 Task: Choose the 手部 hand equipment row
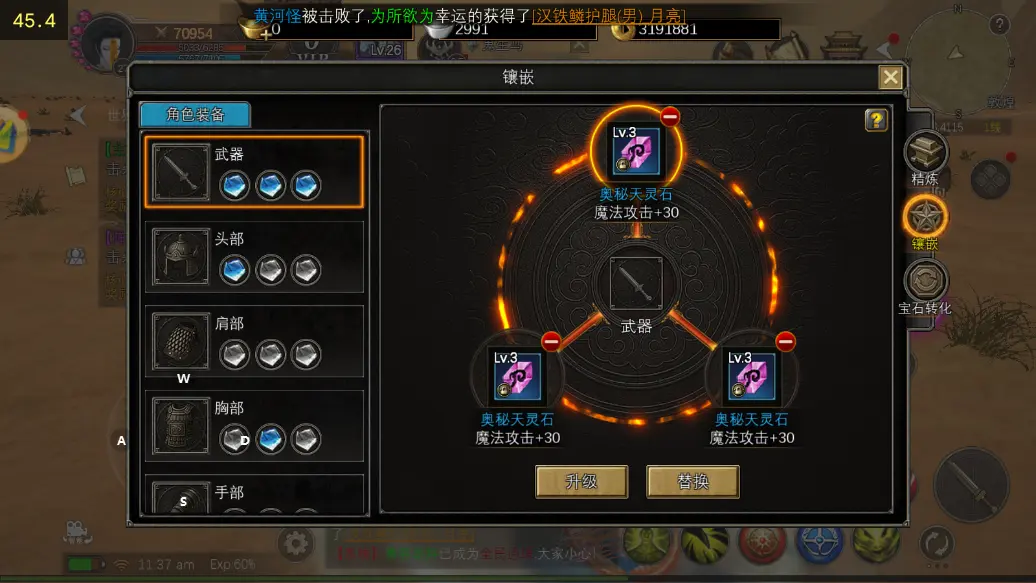(254, 496)
